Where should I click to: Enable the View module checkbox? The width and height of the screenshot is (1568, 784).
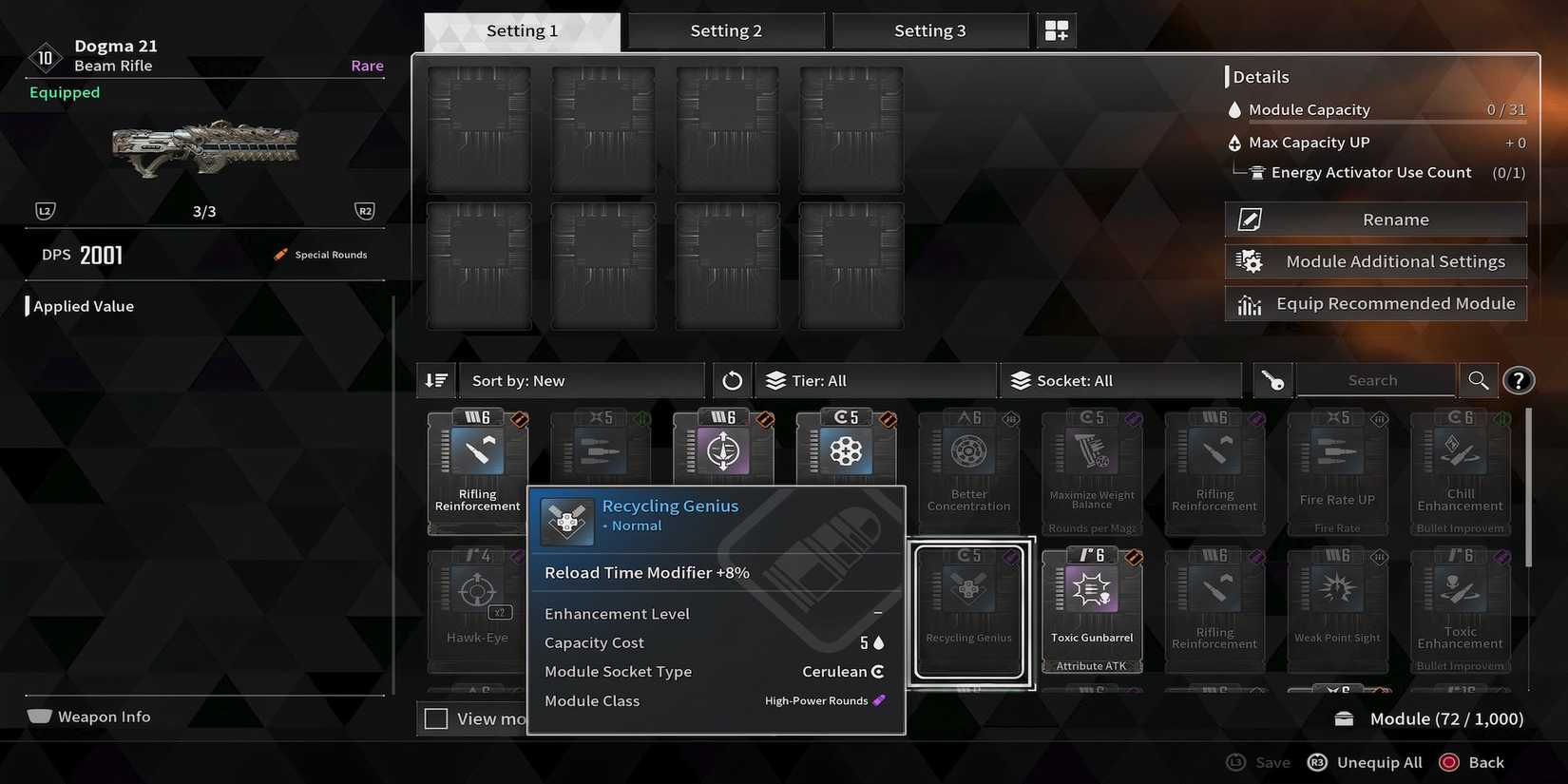tap(436, 718)
